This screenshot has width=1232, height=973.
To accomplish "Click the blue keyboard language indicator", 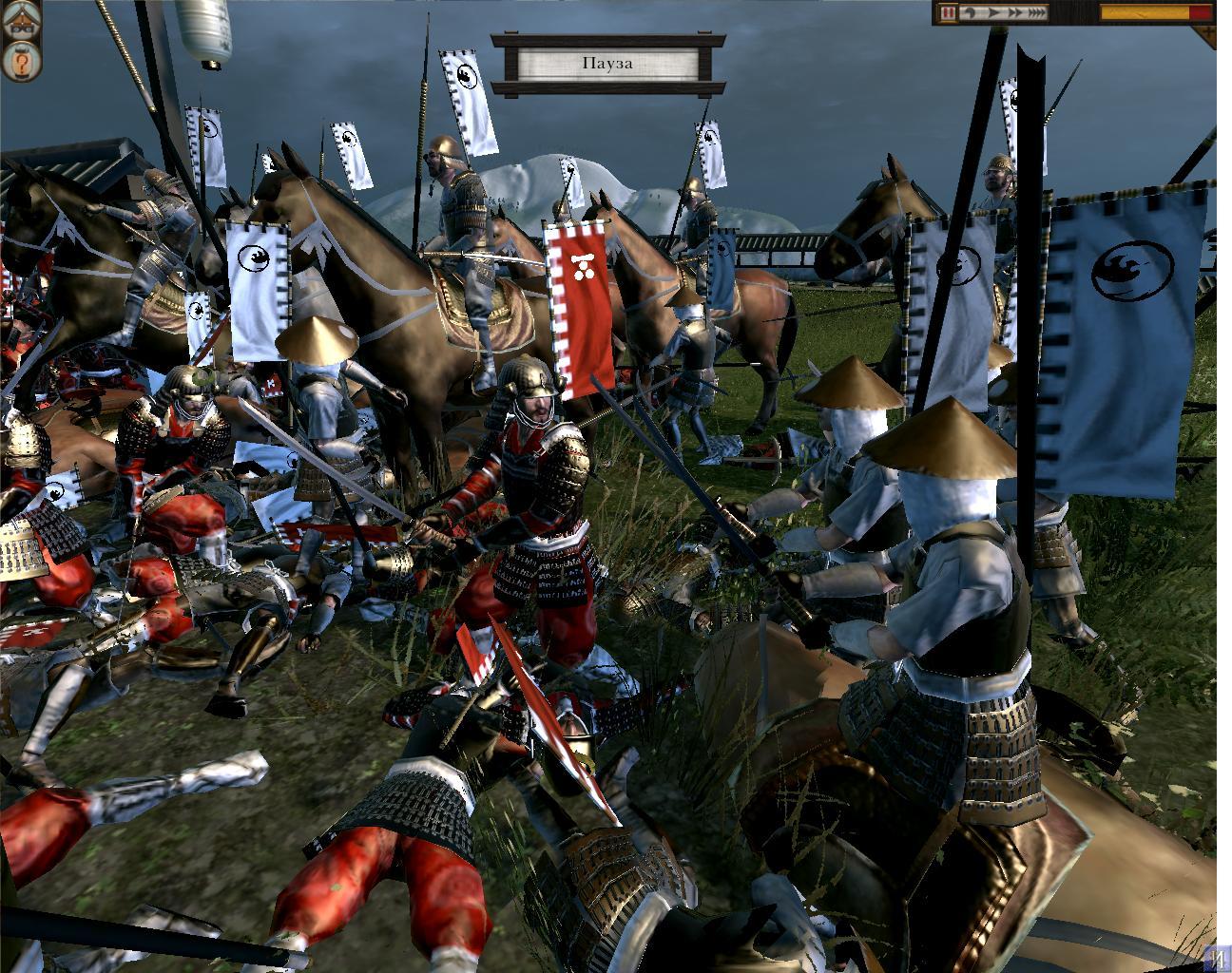I will (x=1219, y=958).
